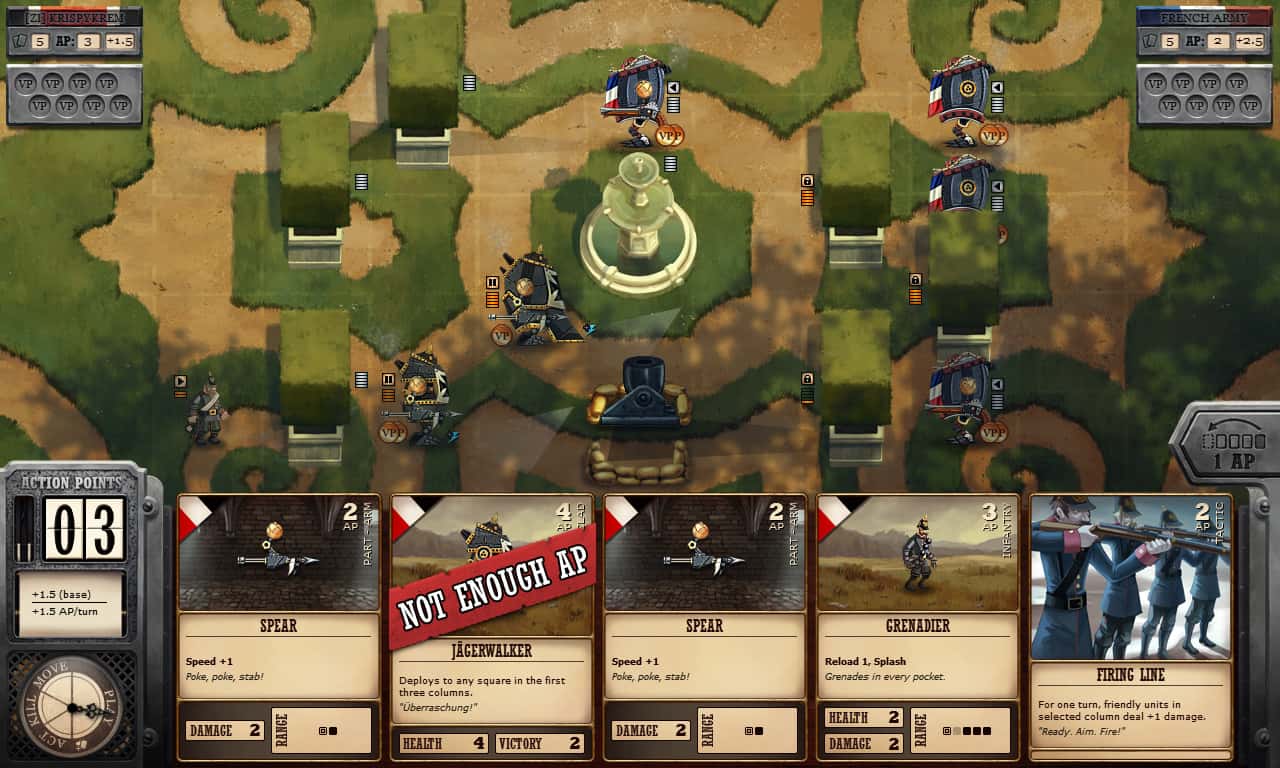
Task: Click the card-hand icon on Krispykrem's panel
Action: [18, 42]
